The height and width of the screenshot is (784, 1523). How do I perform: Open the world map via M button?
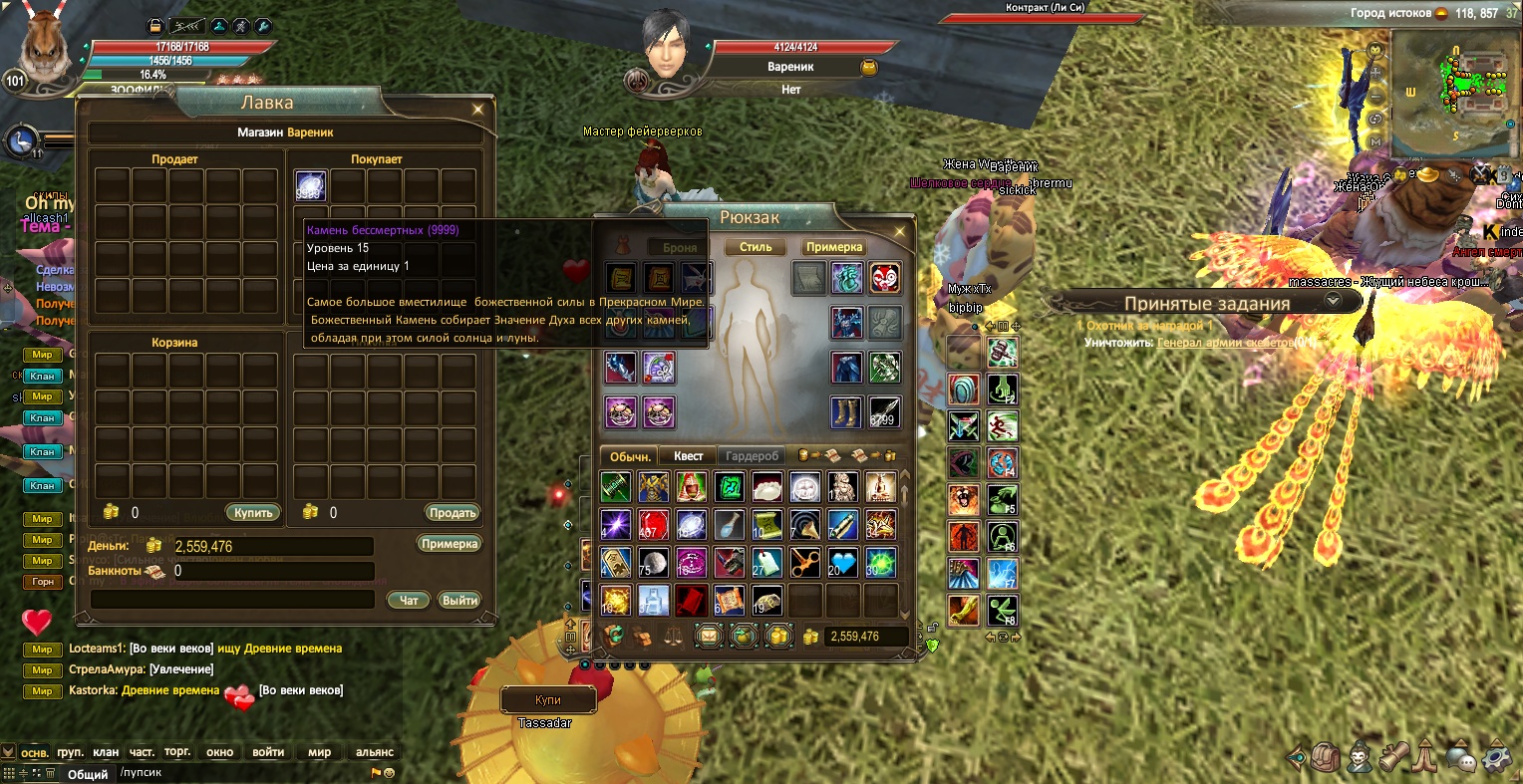point(1376,141)
